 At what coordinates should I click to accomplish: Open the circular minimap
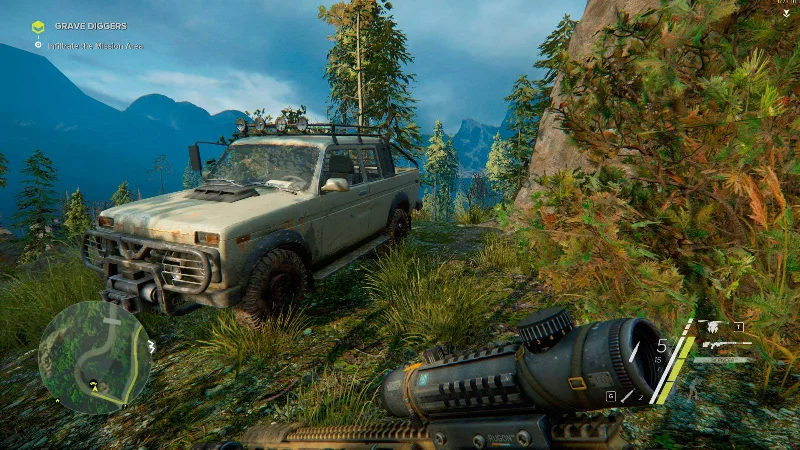[94, 357]
